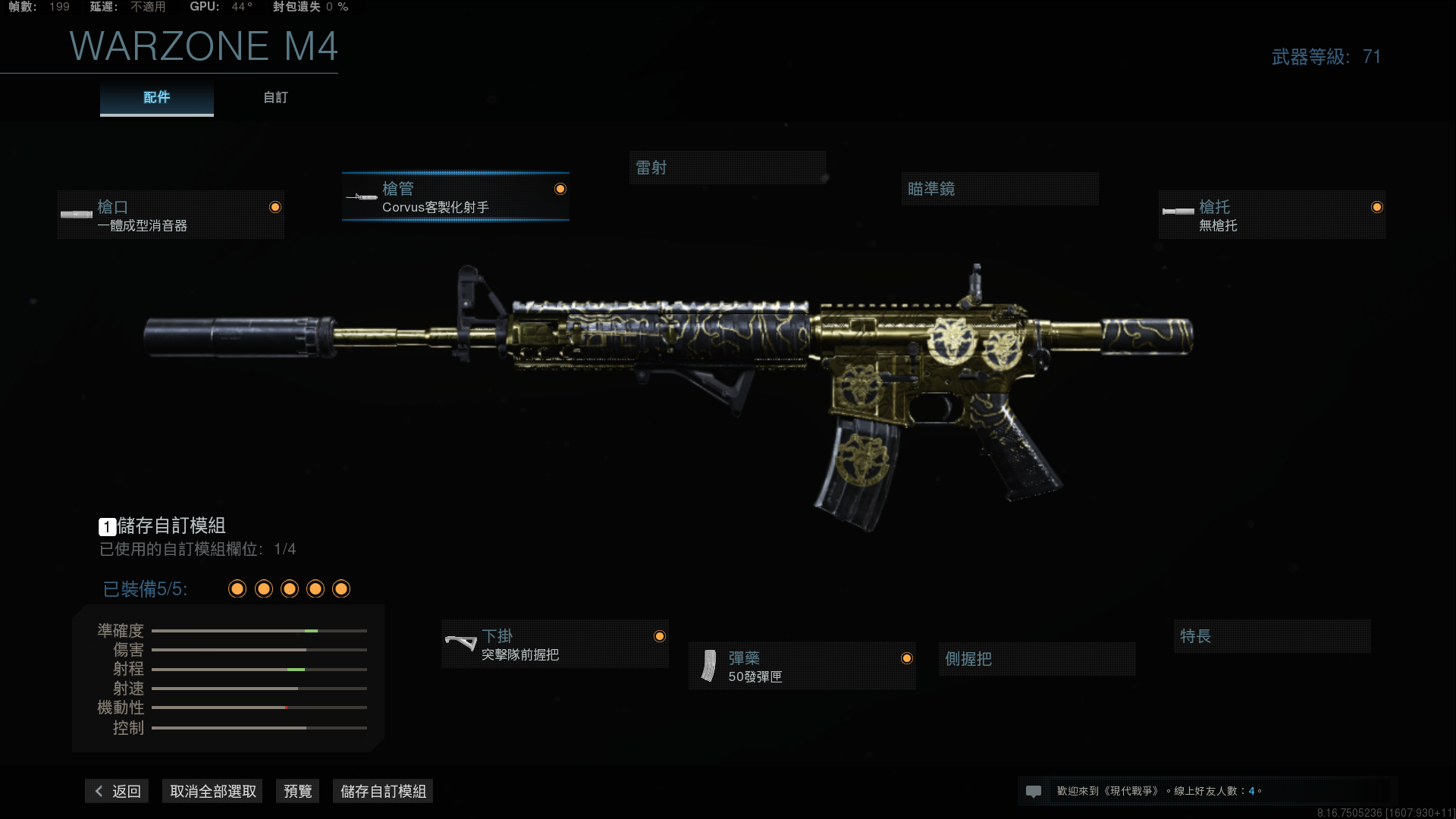
Task: Click the chat bubble icon near welcome message
Action: [1034, 790]
